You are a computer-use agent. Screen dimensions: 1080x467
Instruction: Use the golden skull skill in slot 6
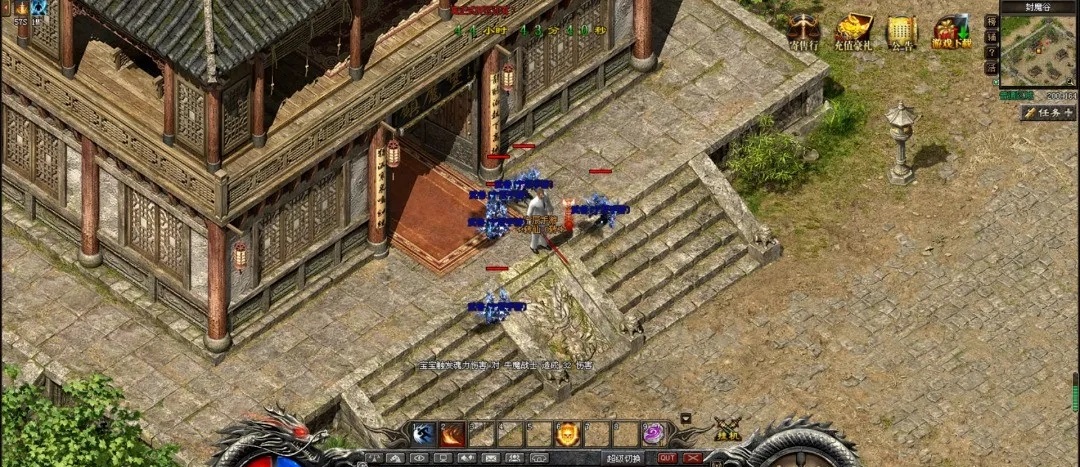coord(568,434)
